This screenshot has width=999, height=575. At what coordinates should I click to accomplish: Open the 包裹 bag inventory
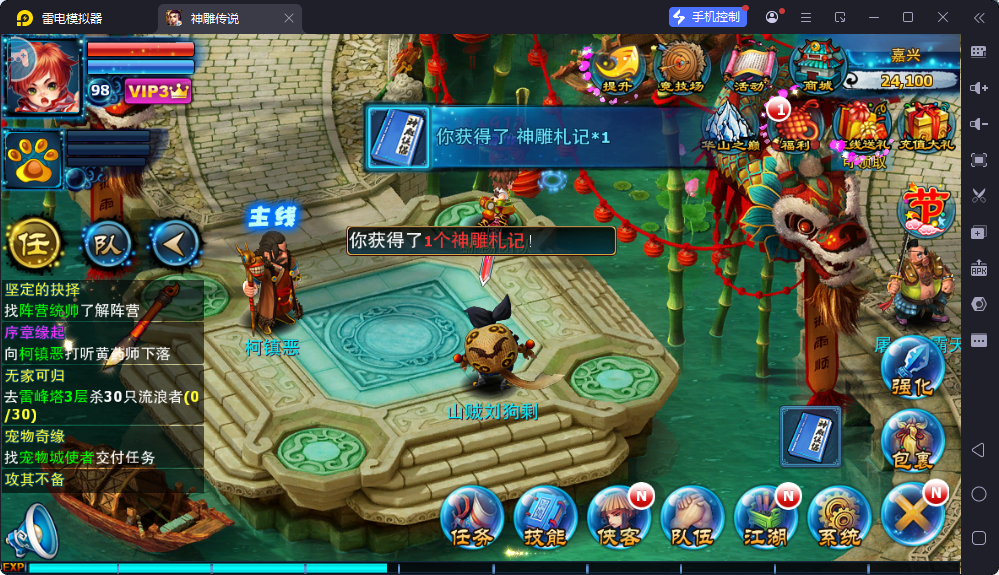(913, 440)
